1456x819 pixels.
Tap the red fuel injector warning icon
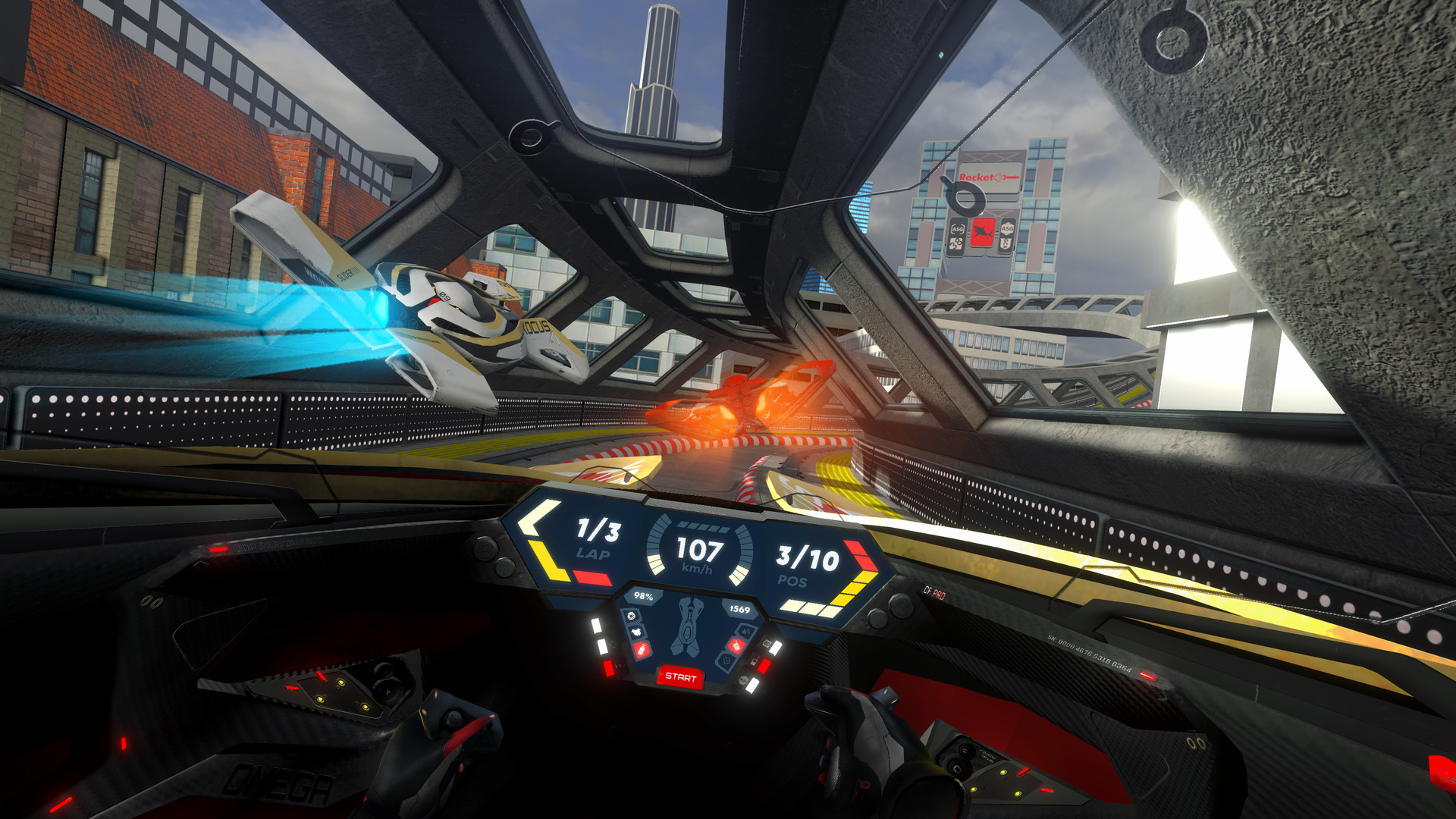pyautogui.click(x=641, y=649)
